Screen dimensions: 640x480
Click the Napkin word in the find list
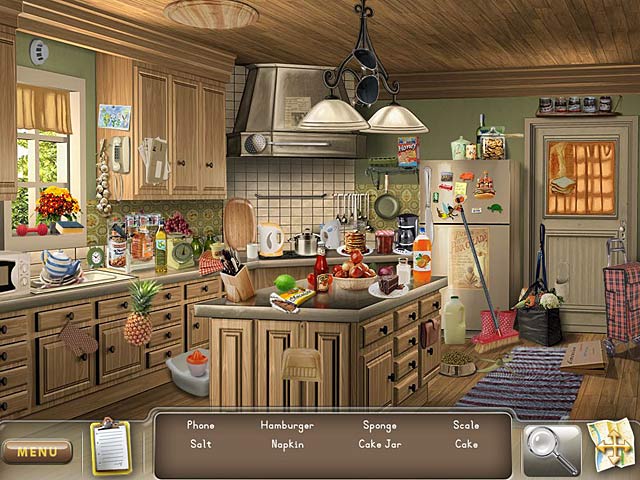(x=287, y=443)
